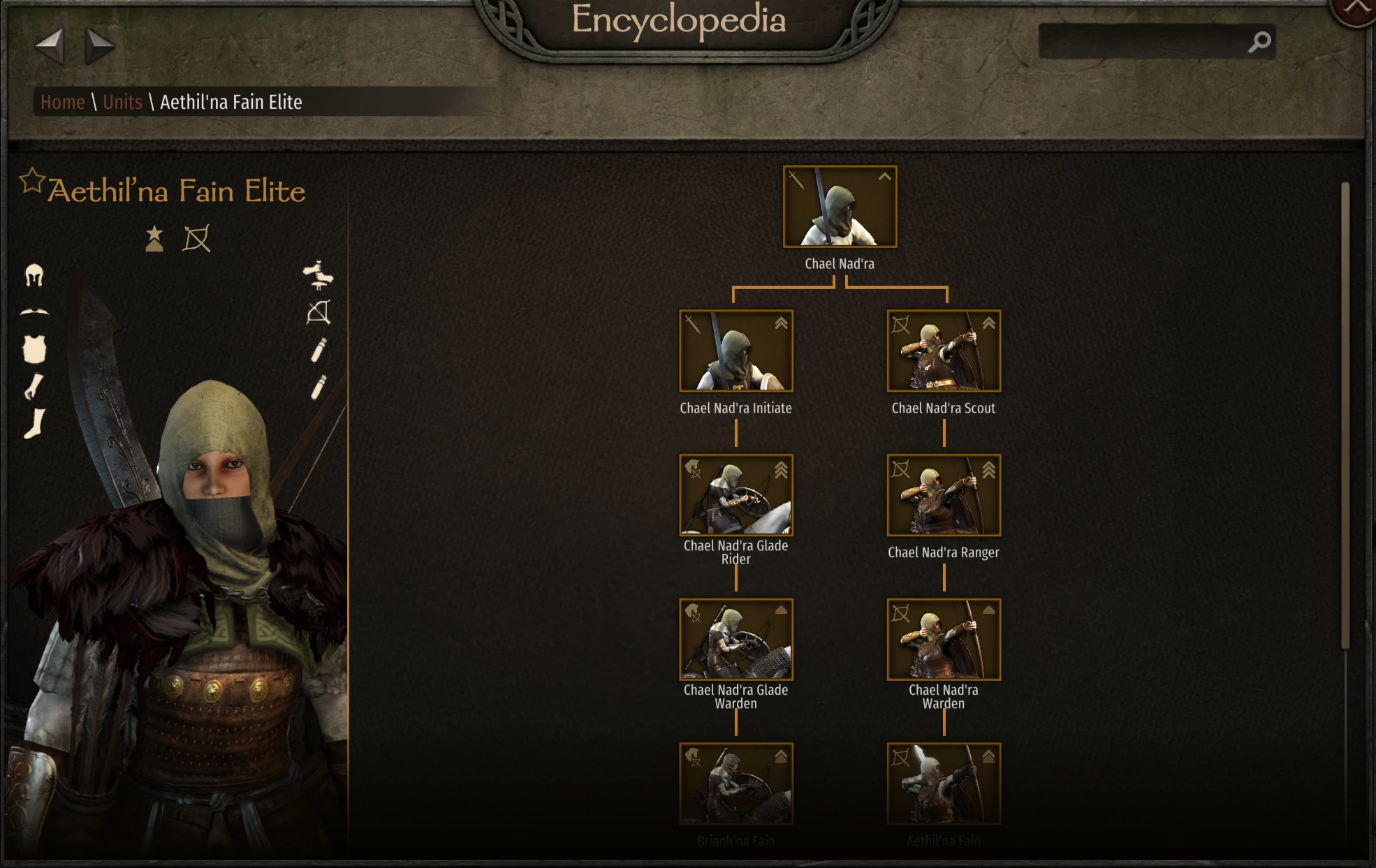View the Chael Nad'ra Glade Rider
This screenshot has width=1376, height=868.
pyautogui.click(x=736, y=495)
